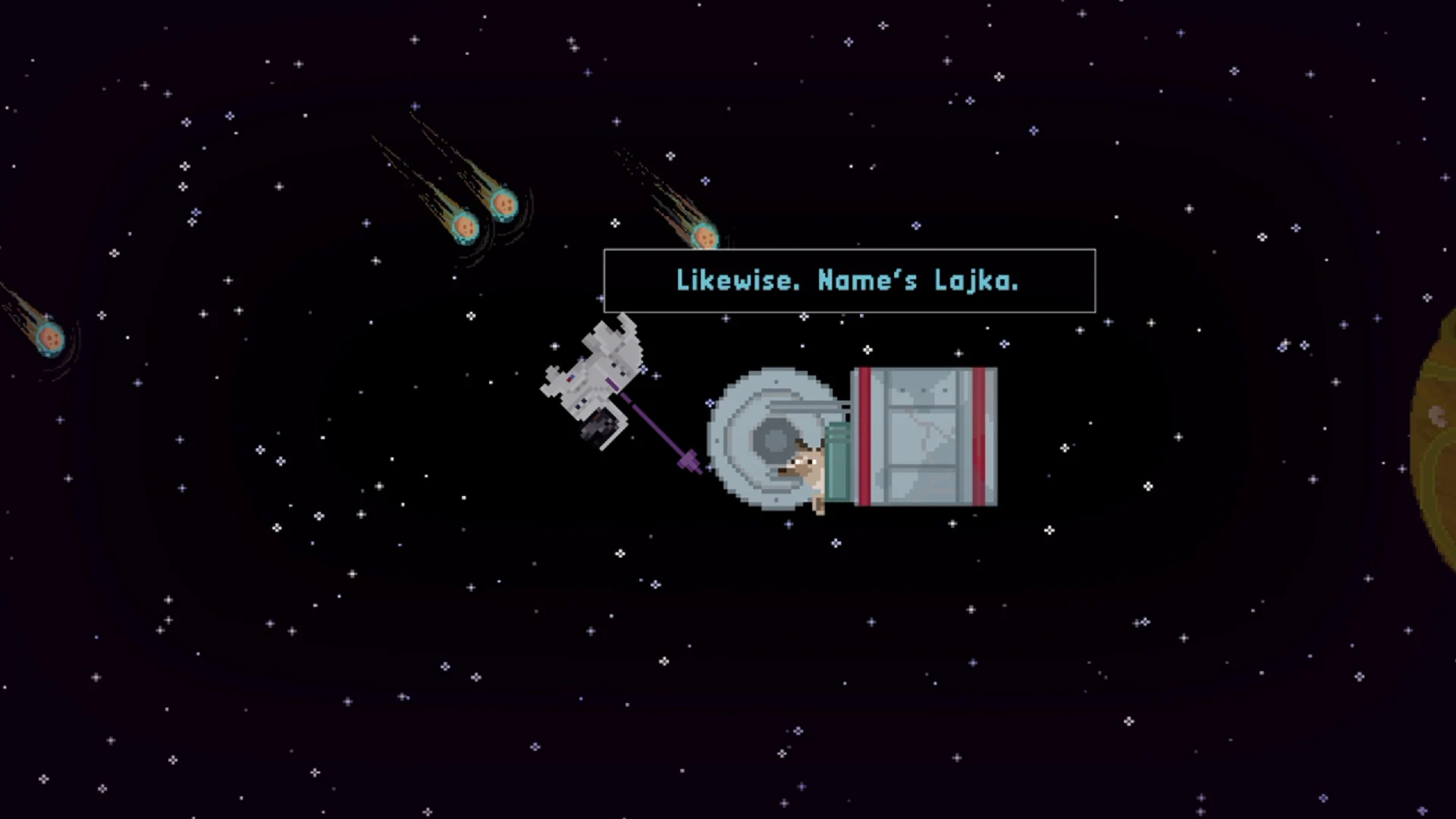Screen dimensions: 1456x819
Task: Click the purple grappling hook tip
Action: click(x=690, y=459)
